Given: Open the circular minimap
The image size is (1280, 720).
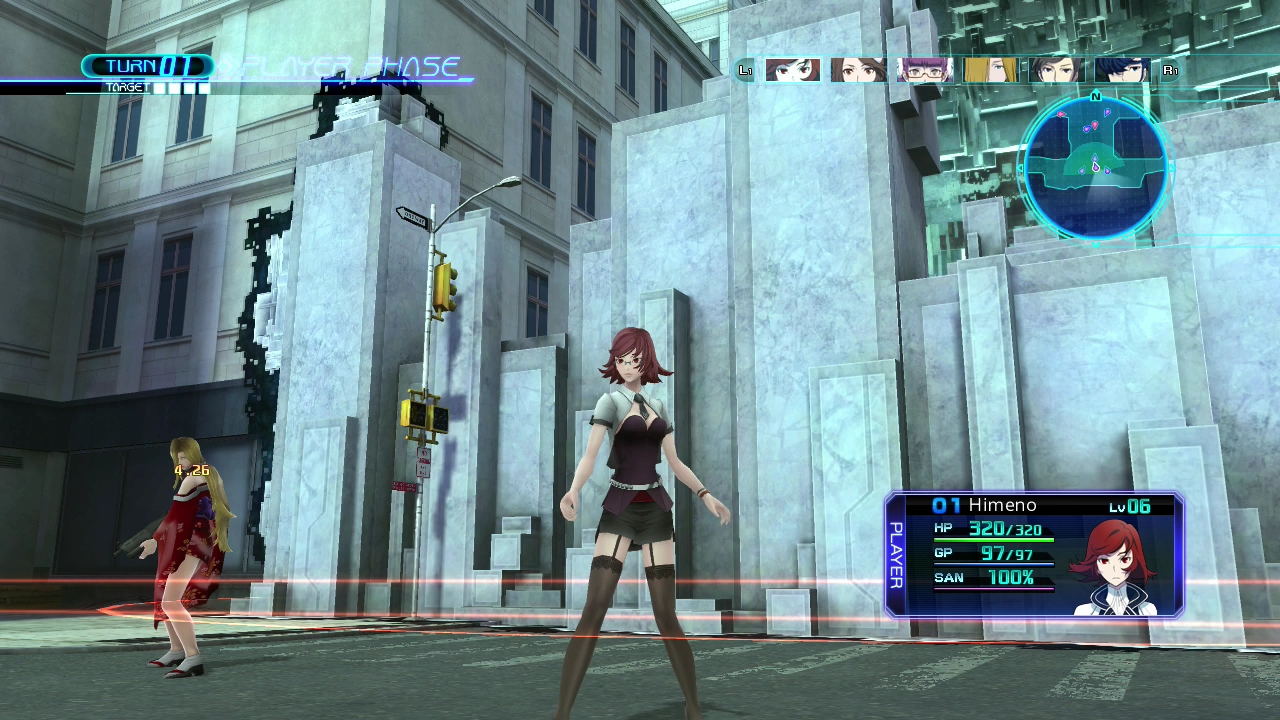Looking at the screenshot, I should 1095,167.
